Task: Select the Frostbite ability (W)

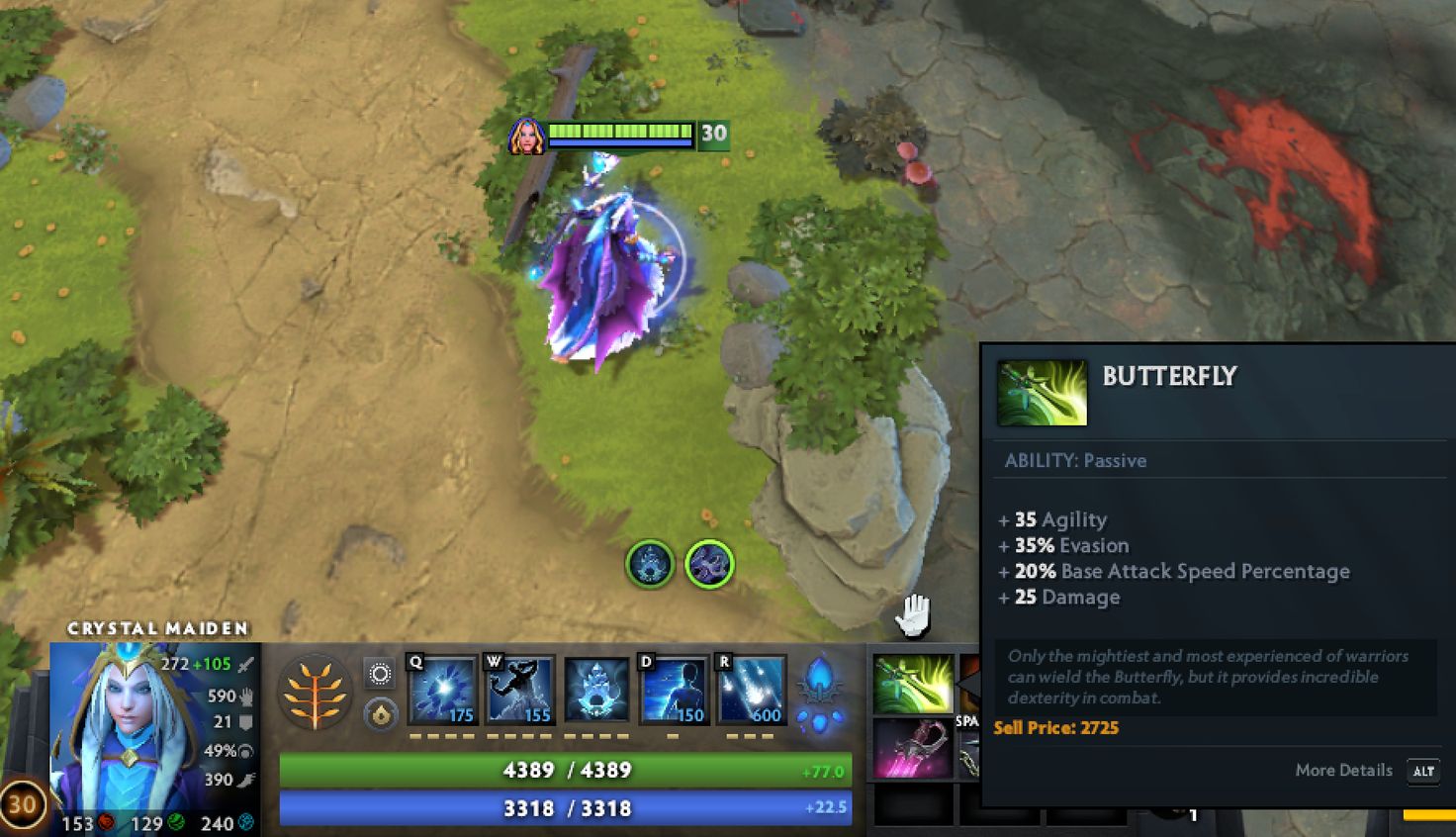Action: point(519,688)
